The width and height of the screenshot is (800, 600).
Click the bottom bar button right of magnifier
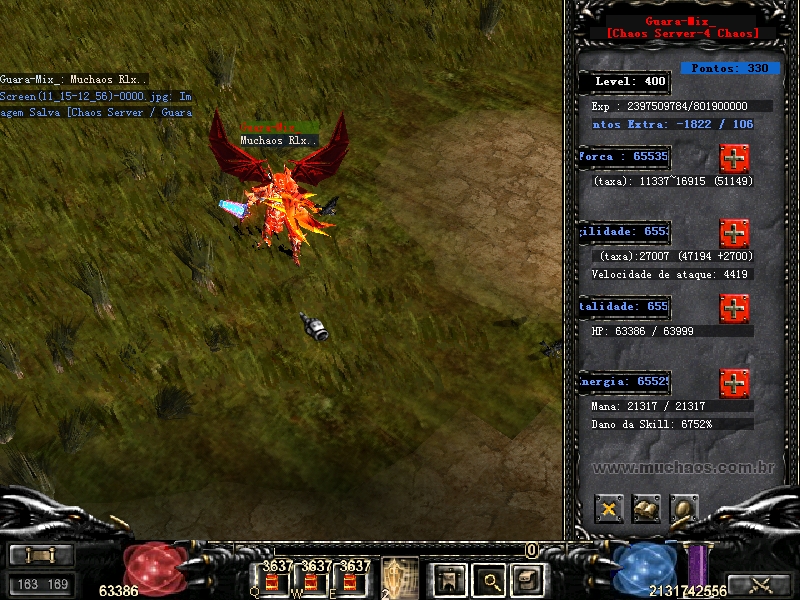(526, 578)
